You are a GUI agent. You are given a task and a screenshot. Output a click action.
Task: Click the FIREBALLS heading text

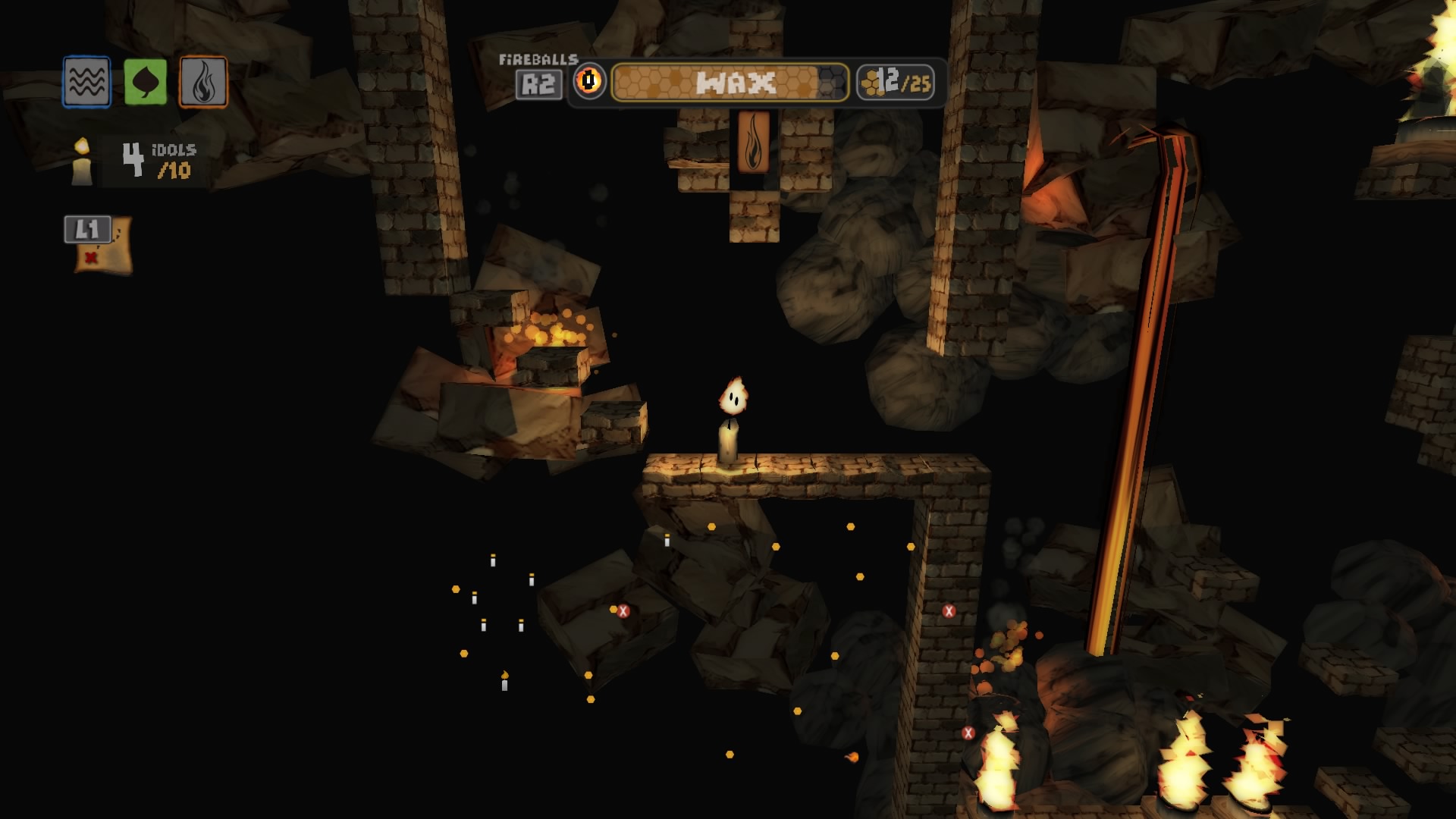538,58
